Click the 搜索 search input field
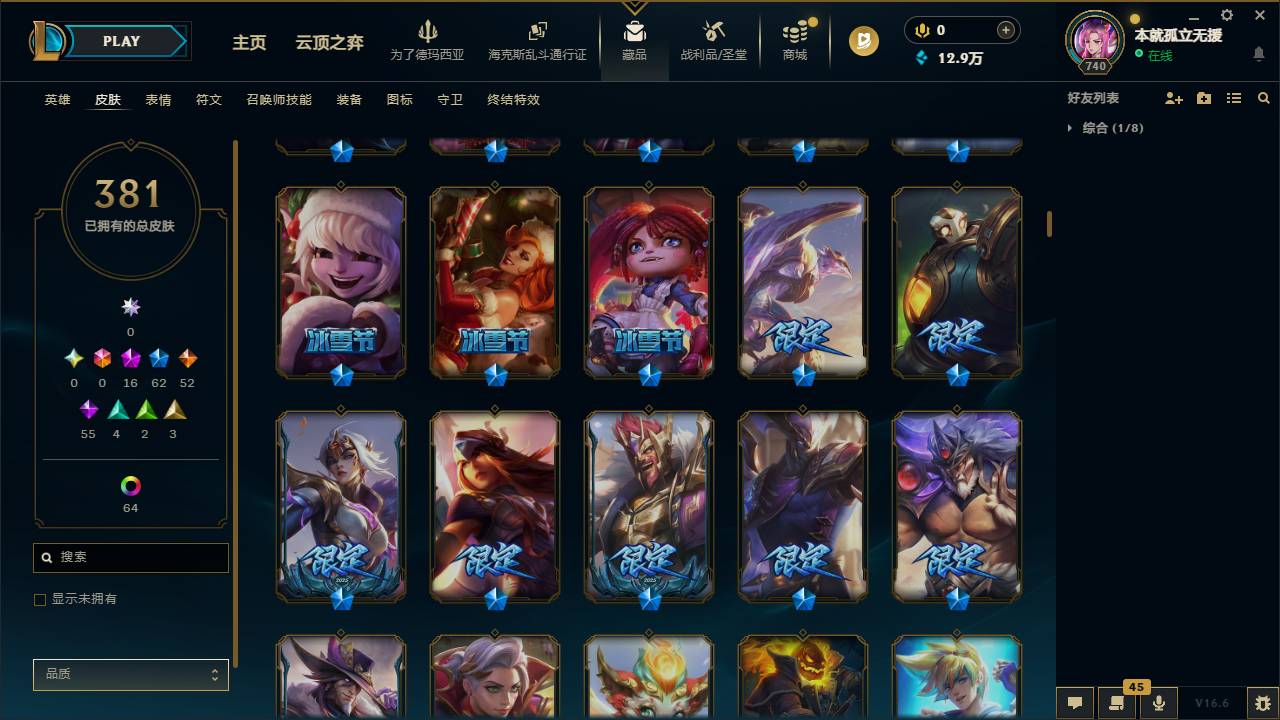The width and height of the screenshot is (1280, 720). (x=130, y=557)
